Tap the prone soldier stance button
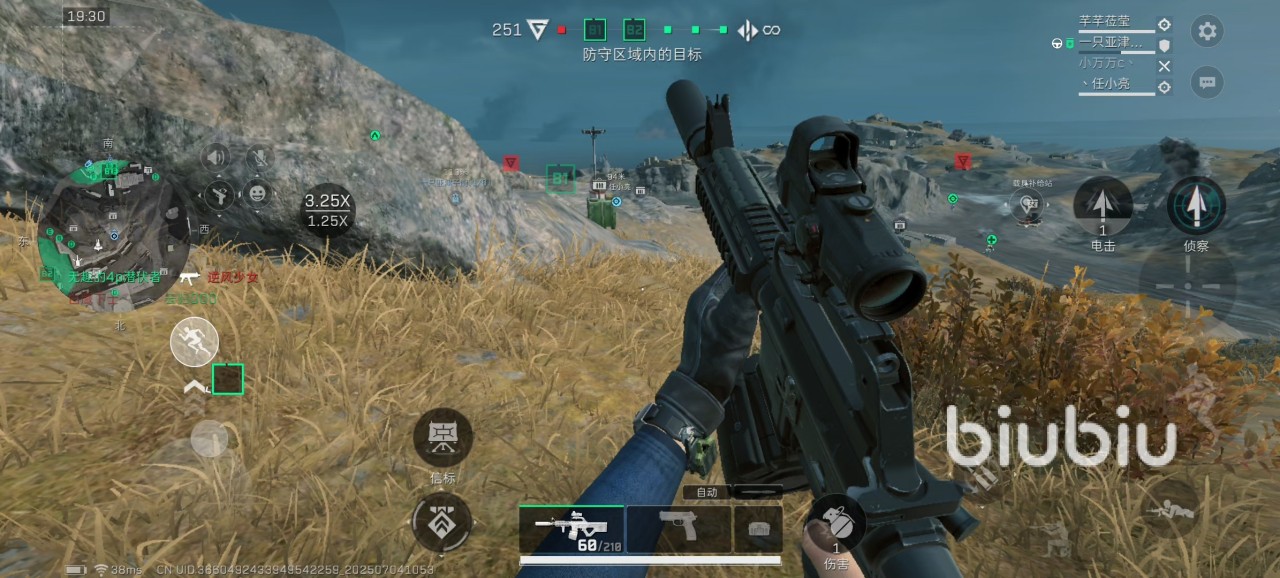The width and height of the screenshot is (1280, 578). [1169, 510]
